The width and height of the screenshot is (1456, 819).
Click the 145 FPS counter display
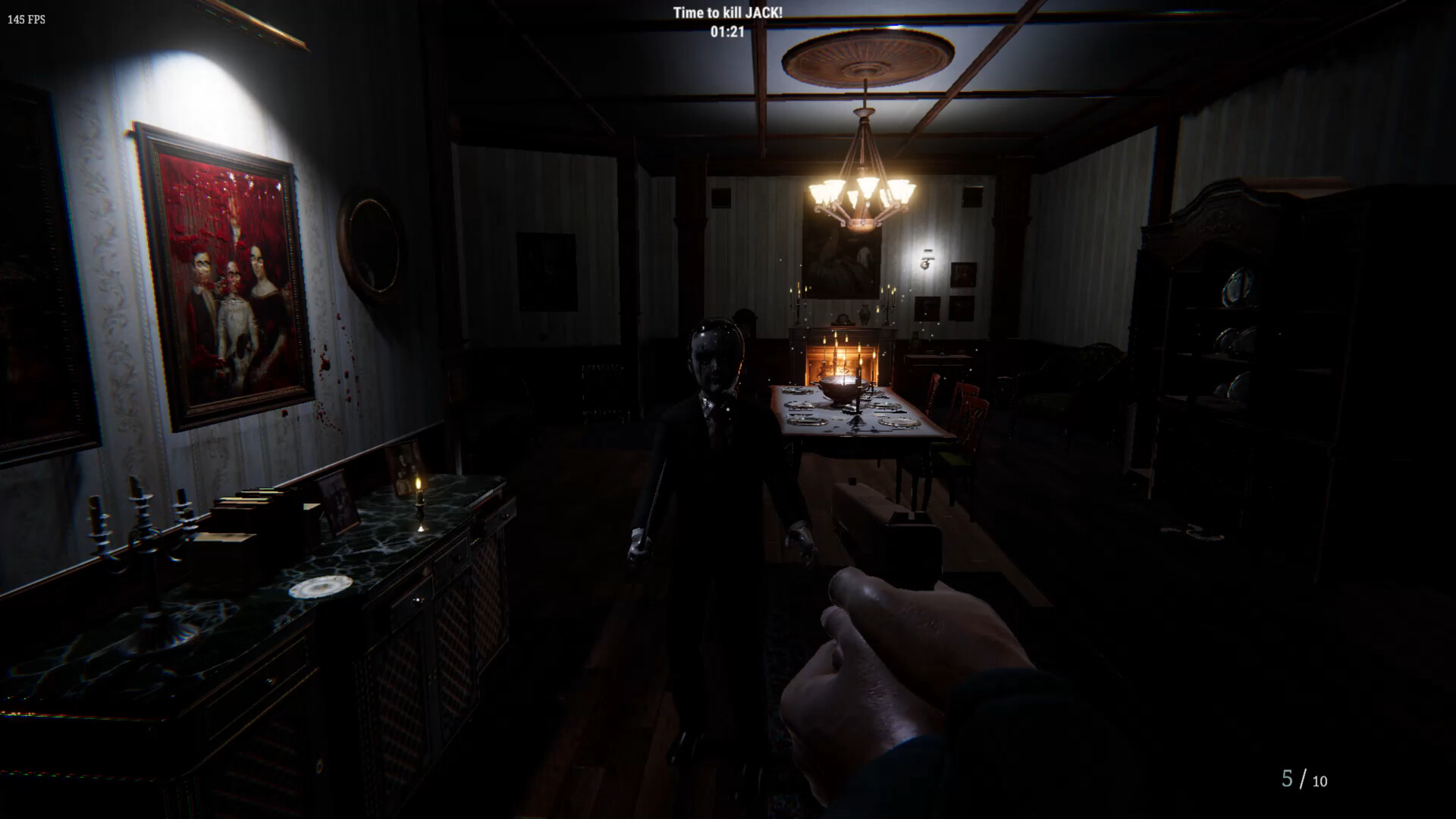(25, 20)
